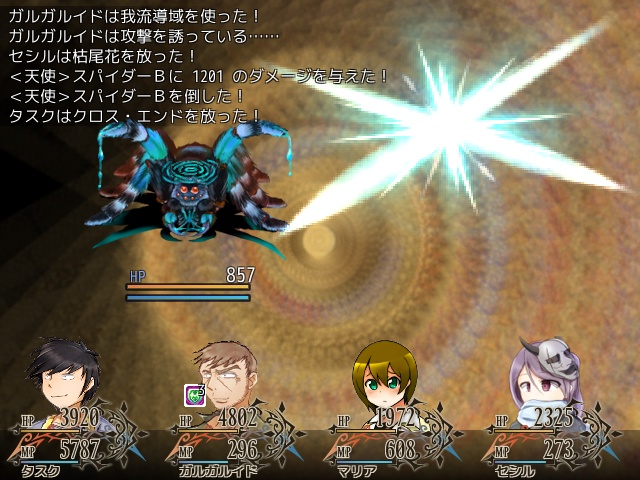Viewport: 640px width, 480px height.
Task: Click the purple status icon beside ガルガルイド
Action: coord(192,393)
